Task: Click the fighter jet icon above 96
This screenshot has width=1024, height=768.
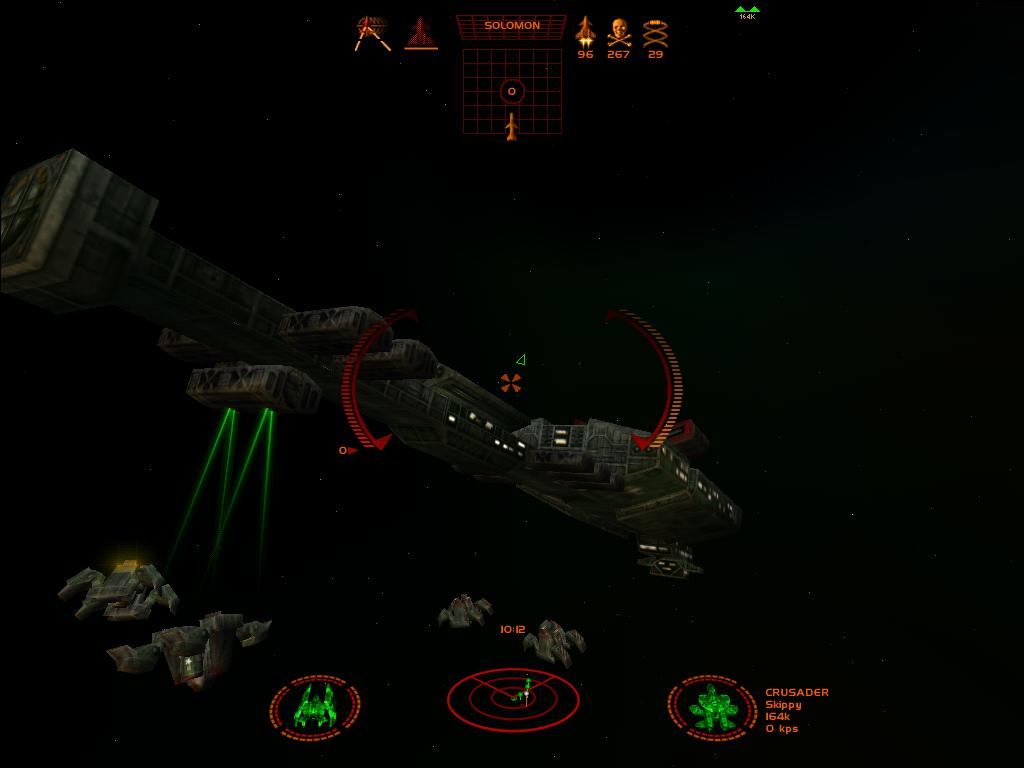Action: (585, 31)
